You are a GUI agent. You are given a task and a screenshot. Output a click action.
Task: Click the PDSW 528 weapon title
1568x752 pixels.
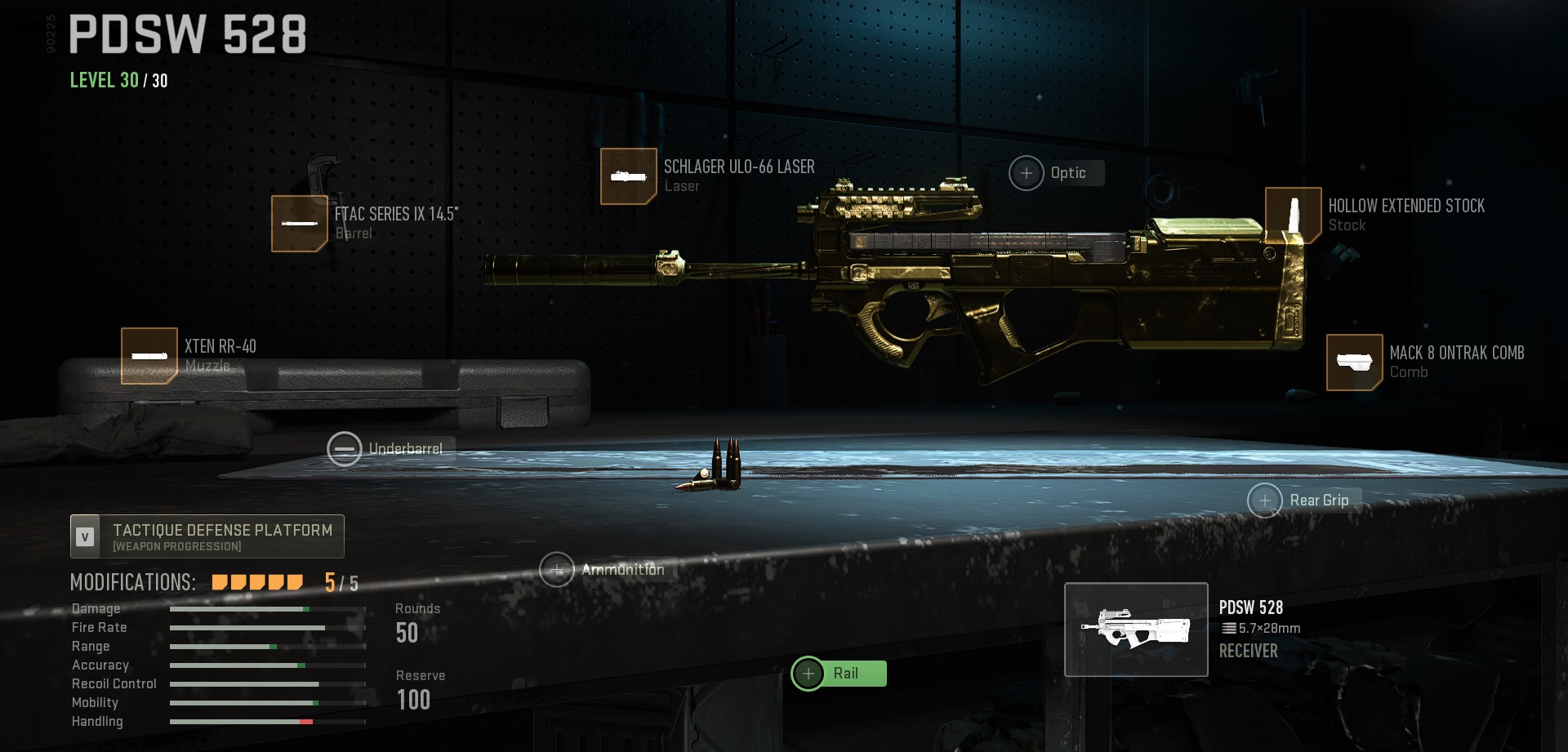click(x=188, y=34)
